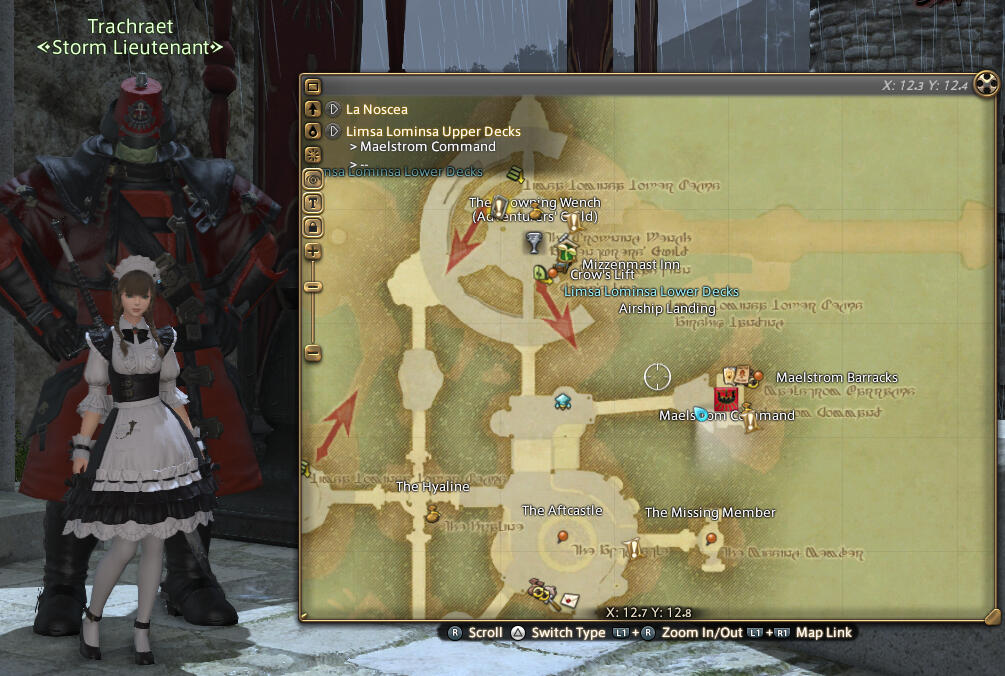1005x676 pixels.
Task: Zoom in with the map plus button
Action: (313, 251)
